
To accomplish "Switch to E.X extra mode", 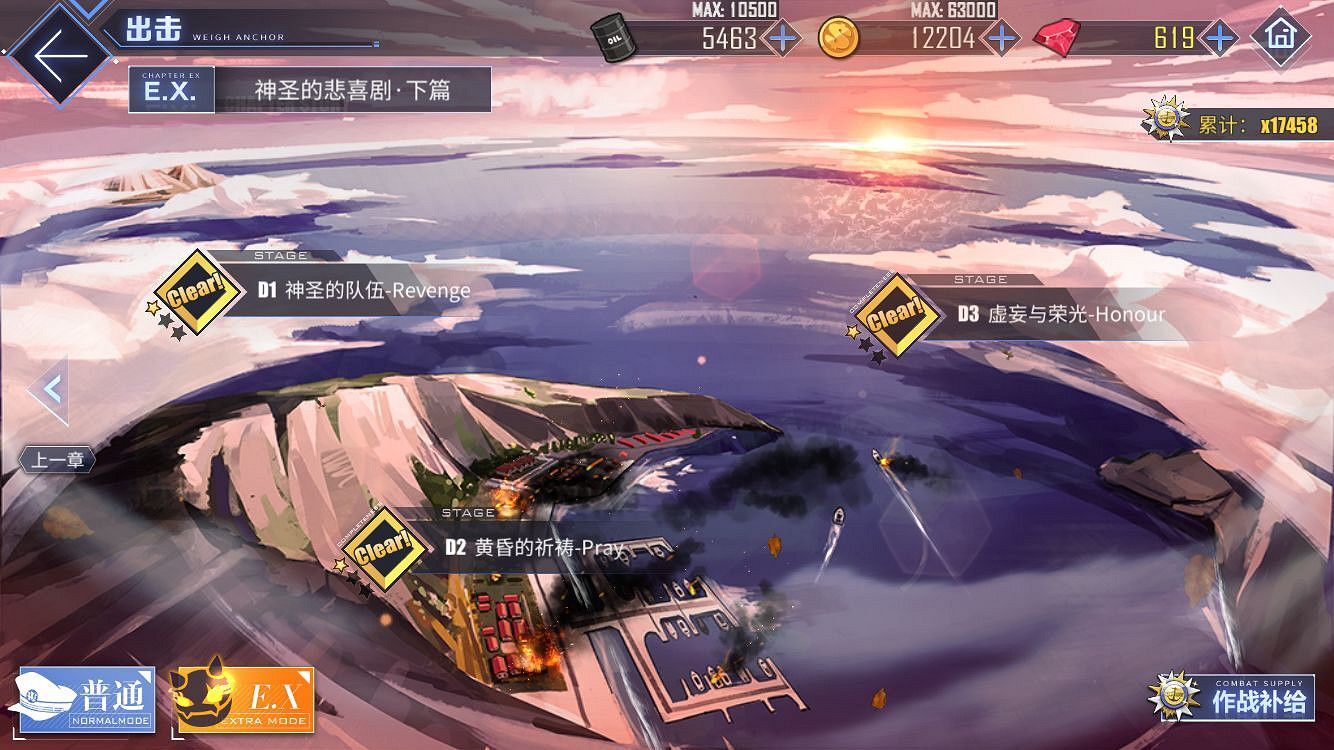I will (x=240, y=700).
